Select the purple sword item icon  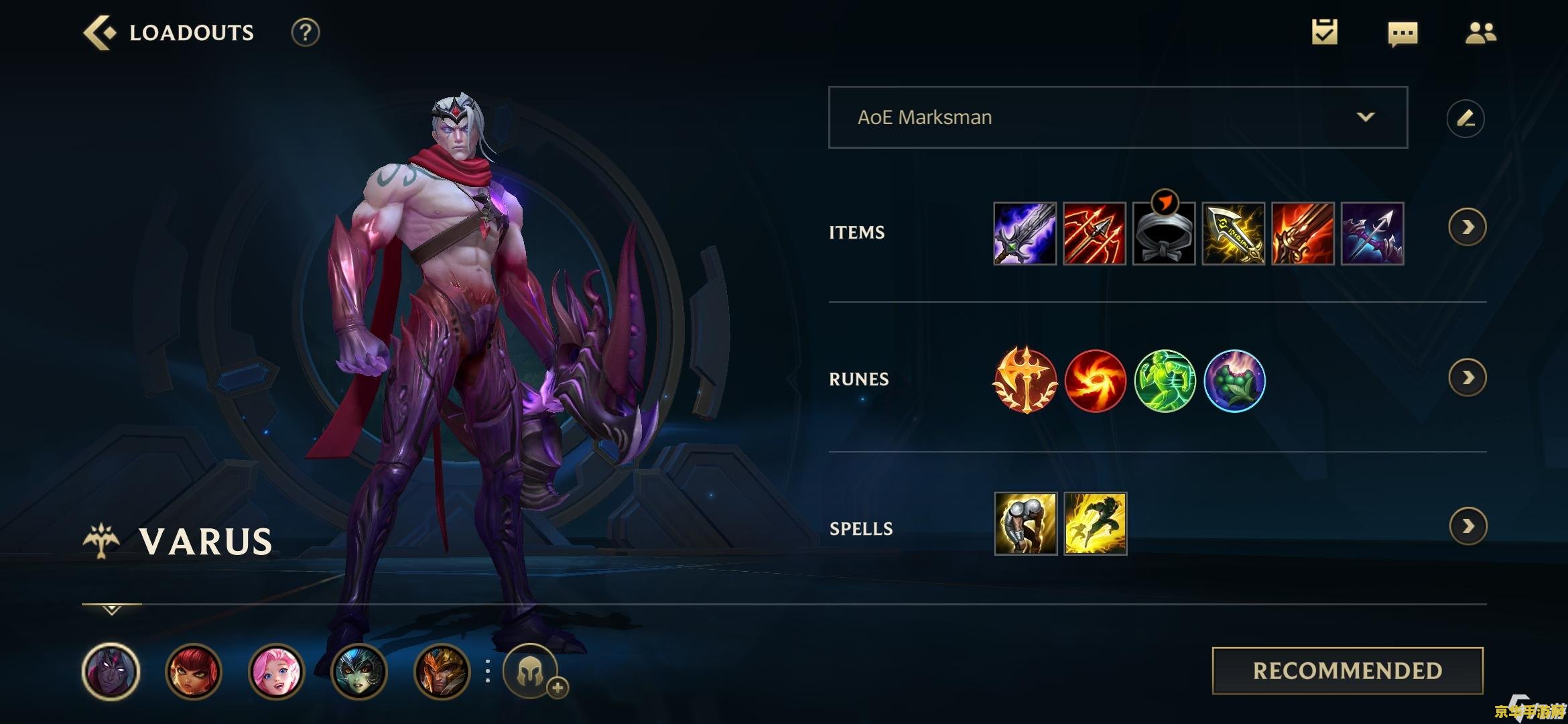click(x=1025, y=233)
